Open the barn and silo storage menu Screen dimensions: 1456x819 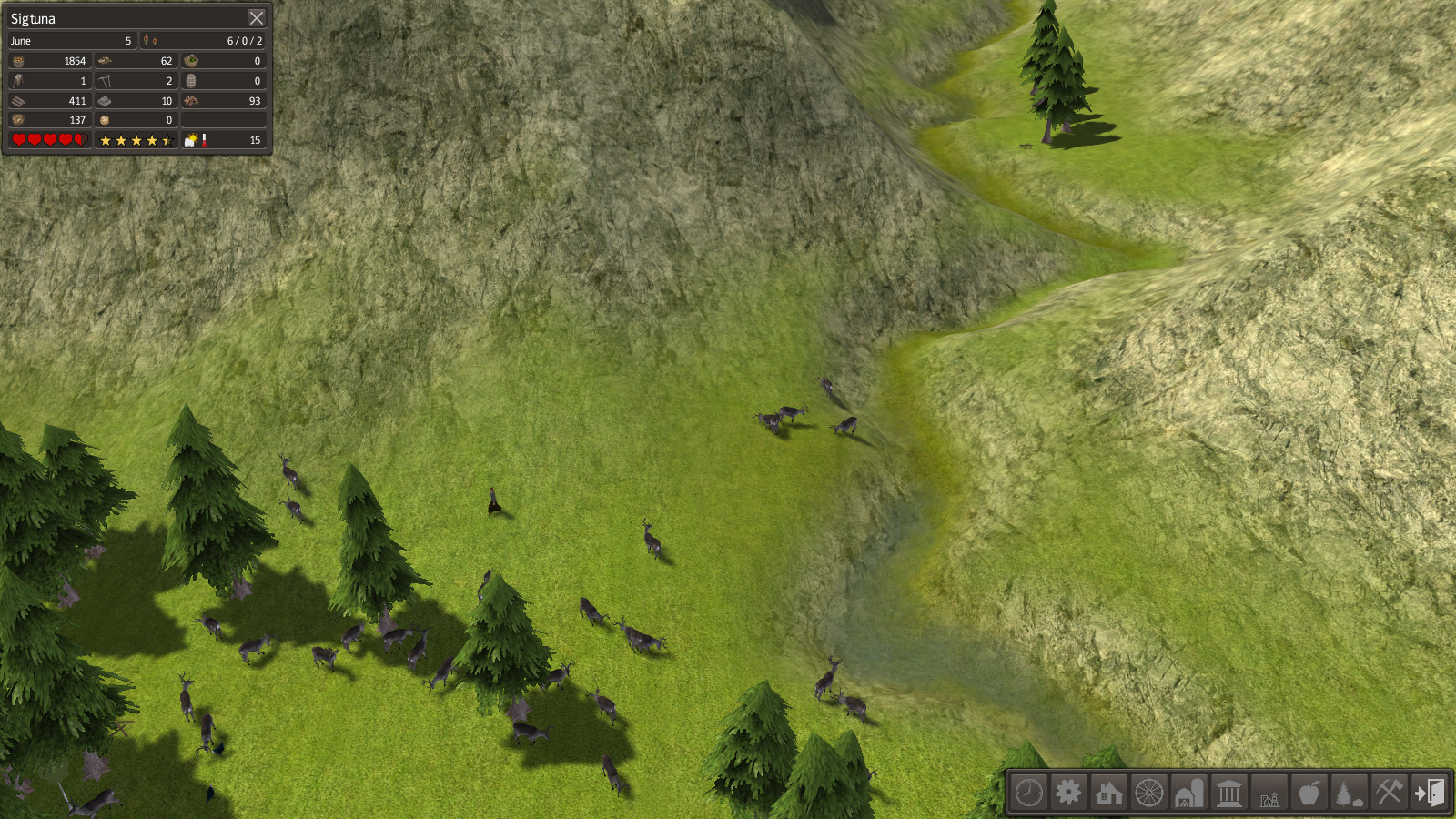[x=1188, y=793]
